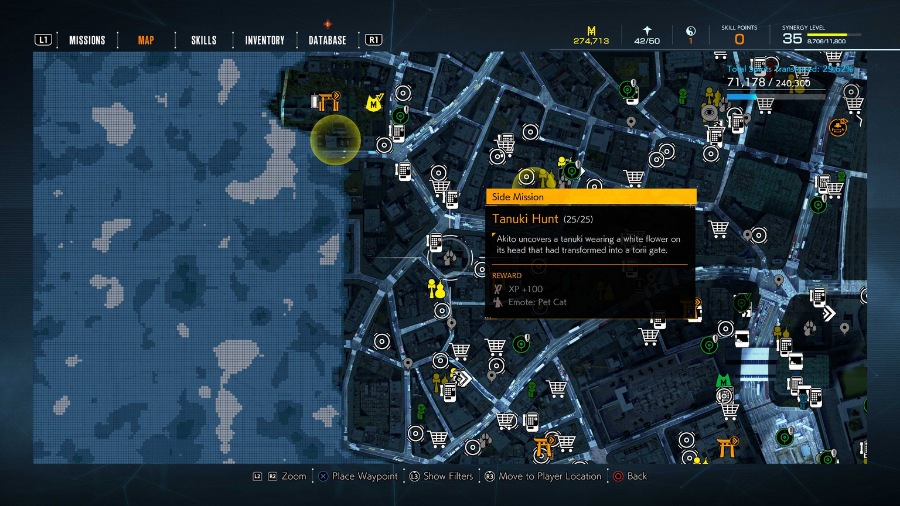Switch to the Missions tab

(x=87, y=40)
